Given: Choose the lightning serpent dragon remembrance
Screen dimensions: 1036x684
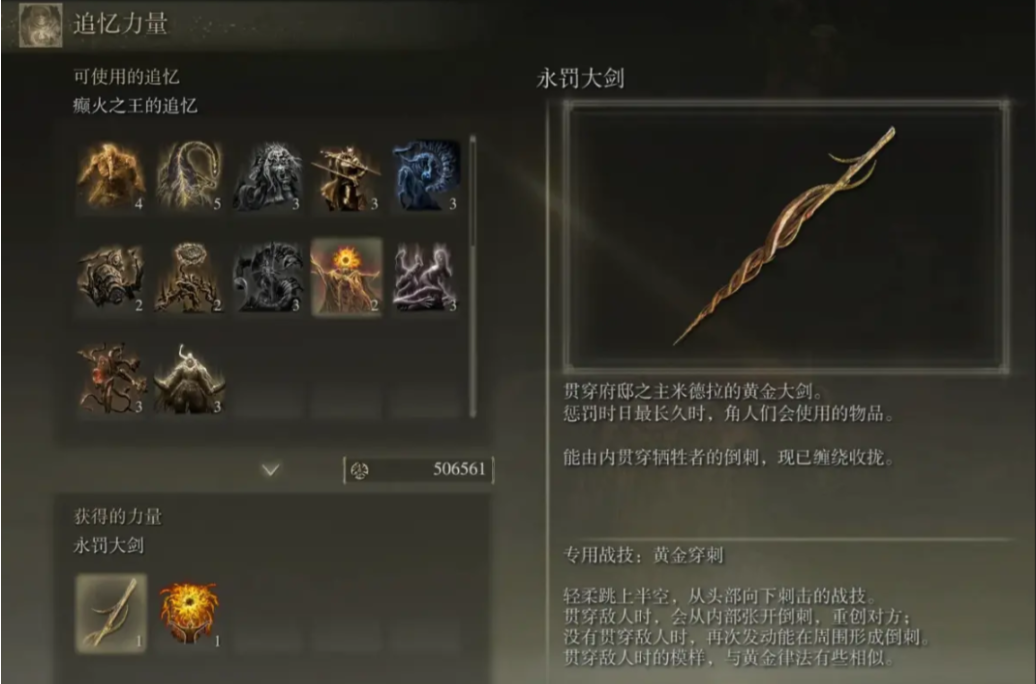Looking at the screenshot, I should (x=190, y=177).
